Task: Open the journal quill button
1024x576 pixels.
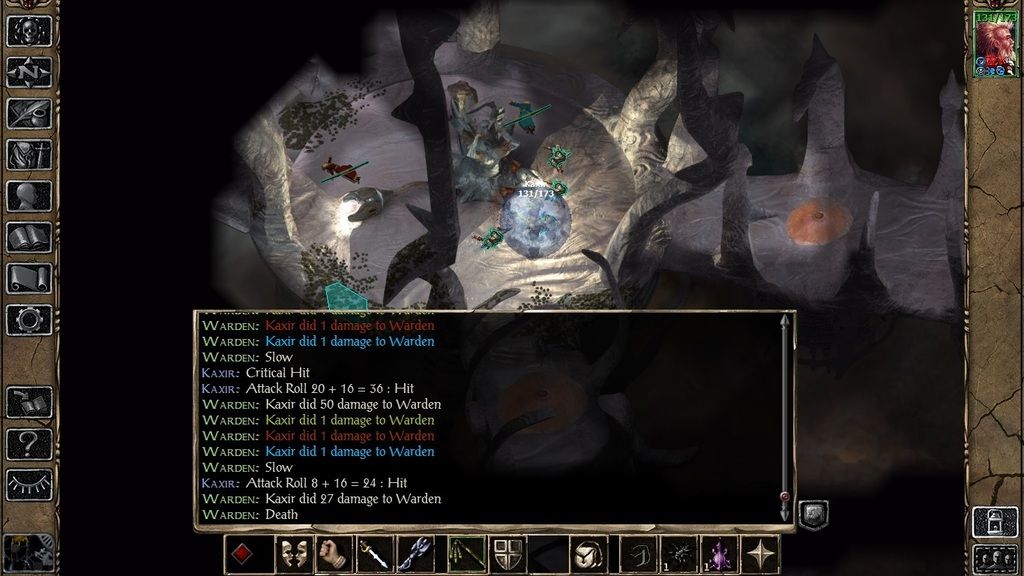Action: pos(29,113)
